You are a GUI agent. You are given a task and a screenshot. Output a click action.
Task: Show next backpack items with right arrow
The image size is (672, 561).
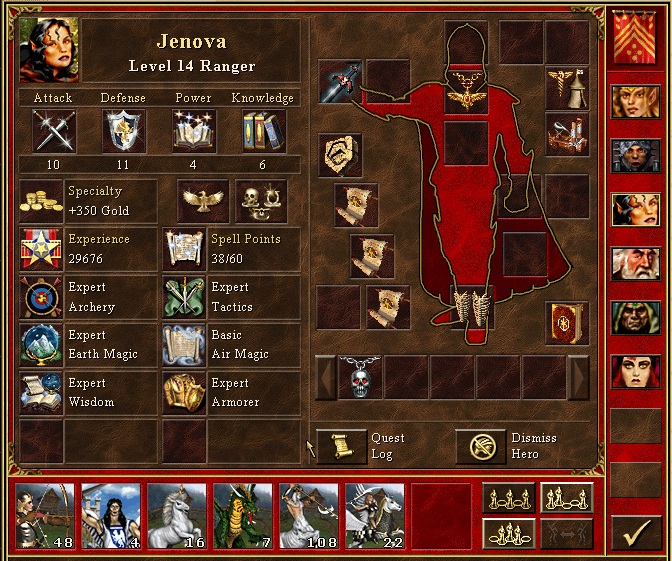coord(578,377)
